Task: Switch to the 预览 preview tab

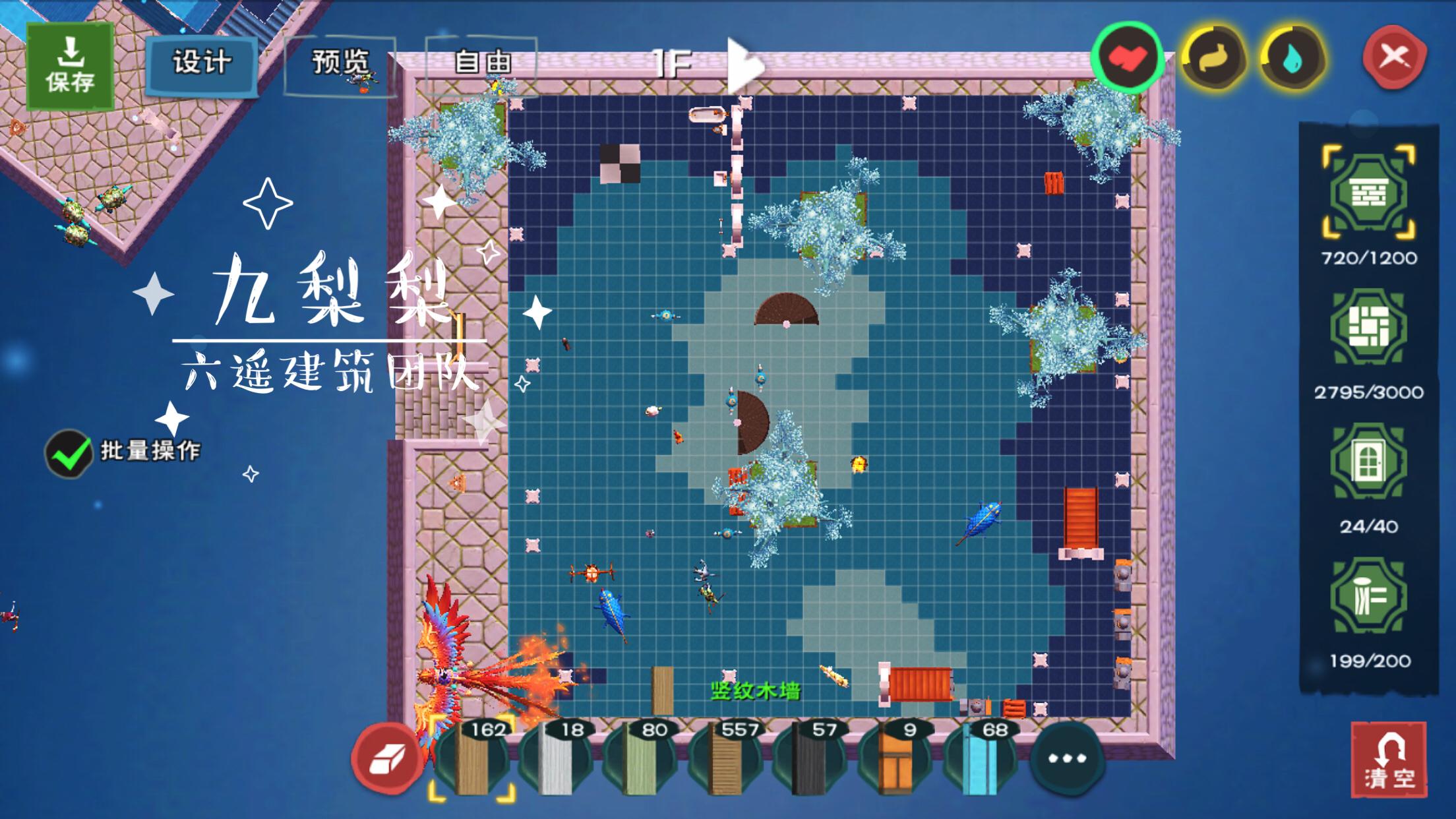Action: coord(340,63)
